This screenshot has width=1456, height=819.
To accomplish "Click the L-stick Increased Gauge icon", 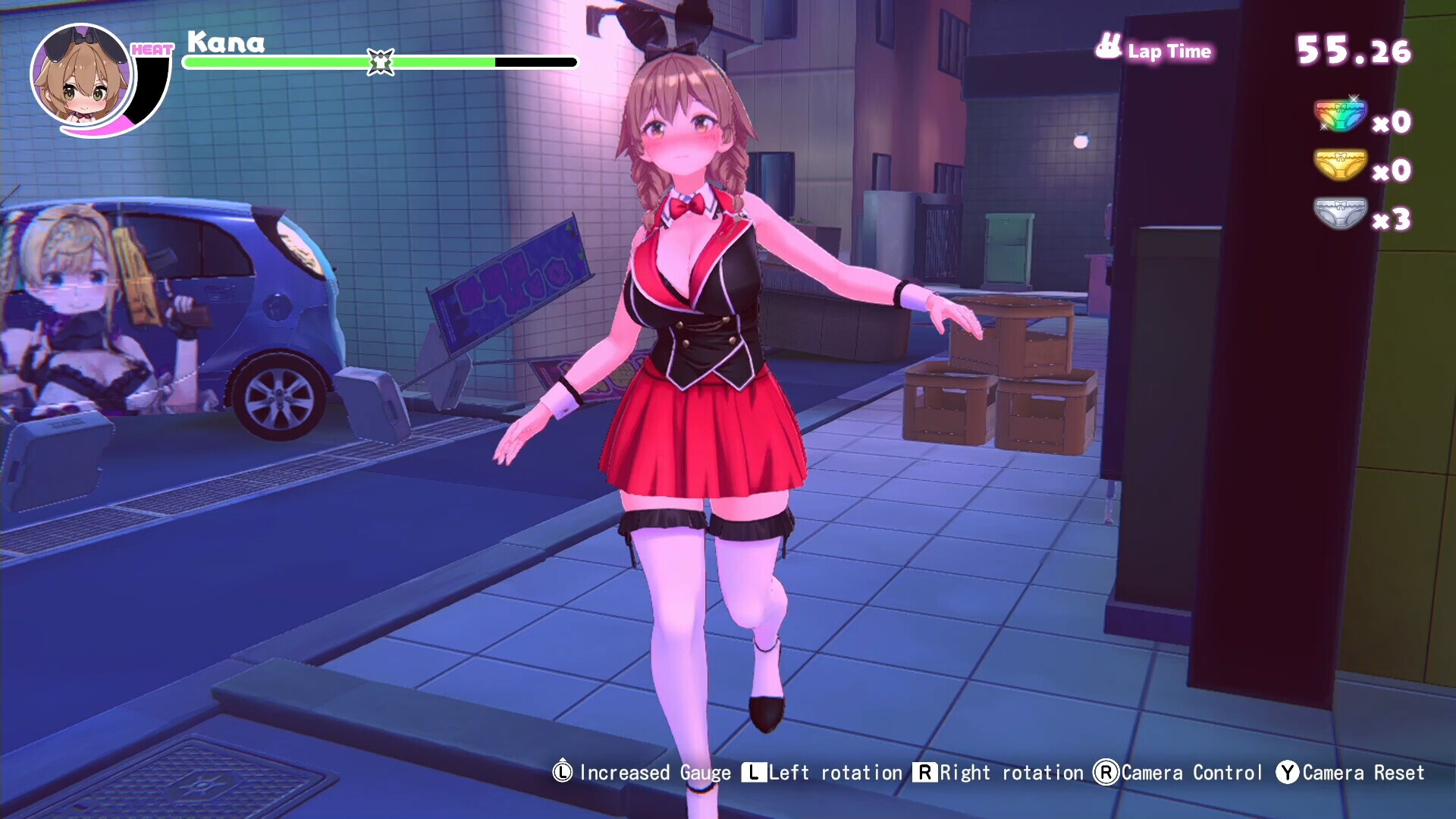I will 562,773.
